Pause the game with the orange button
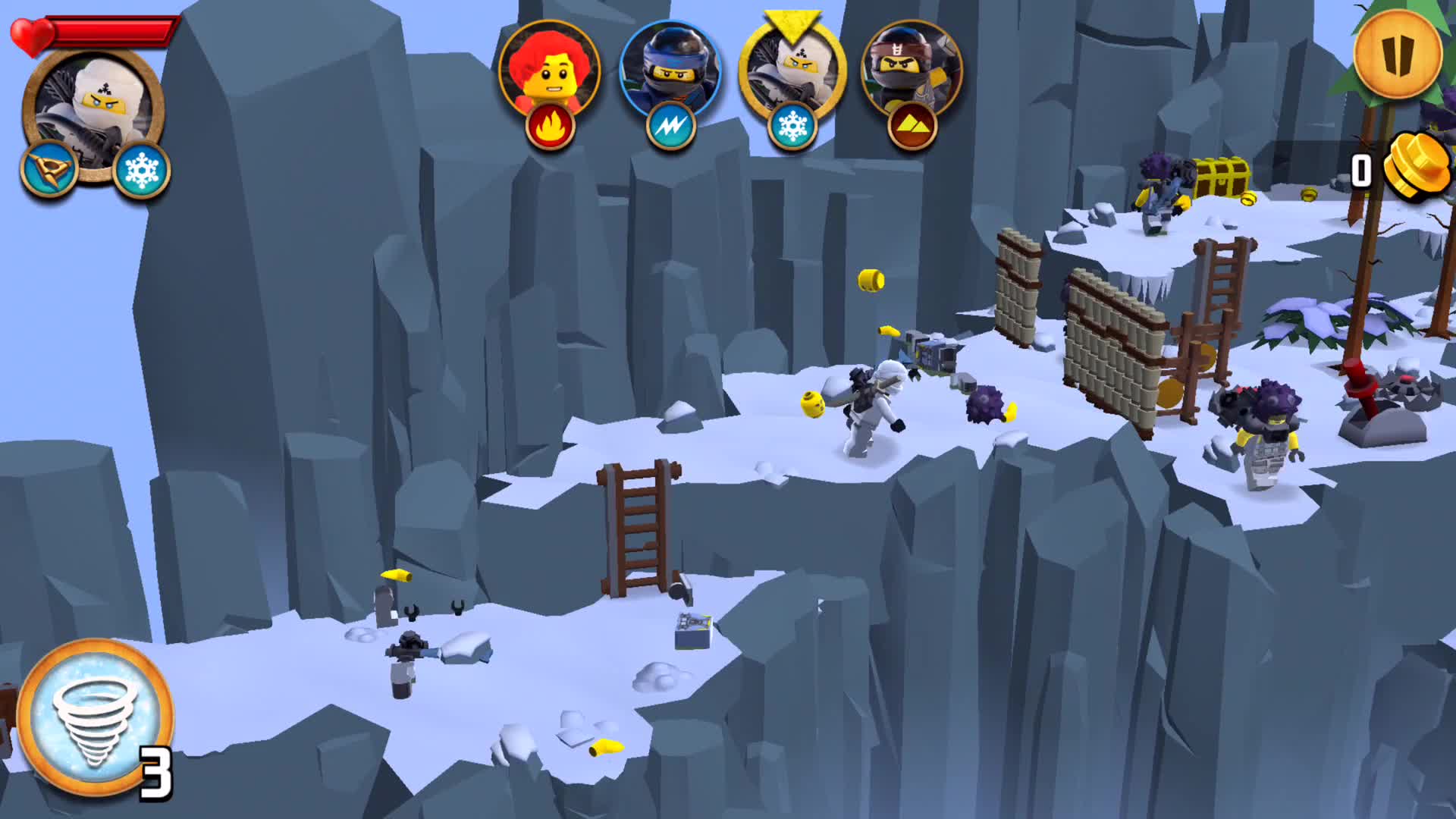The image size is (1456, 819). pos(1398,53)
